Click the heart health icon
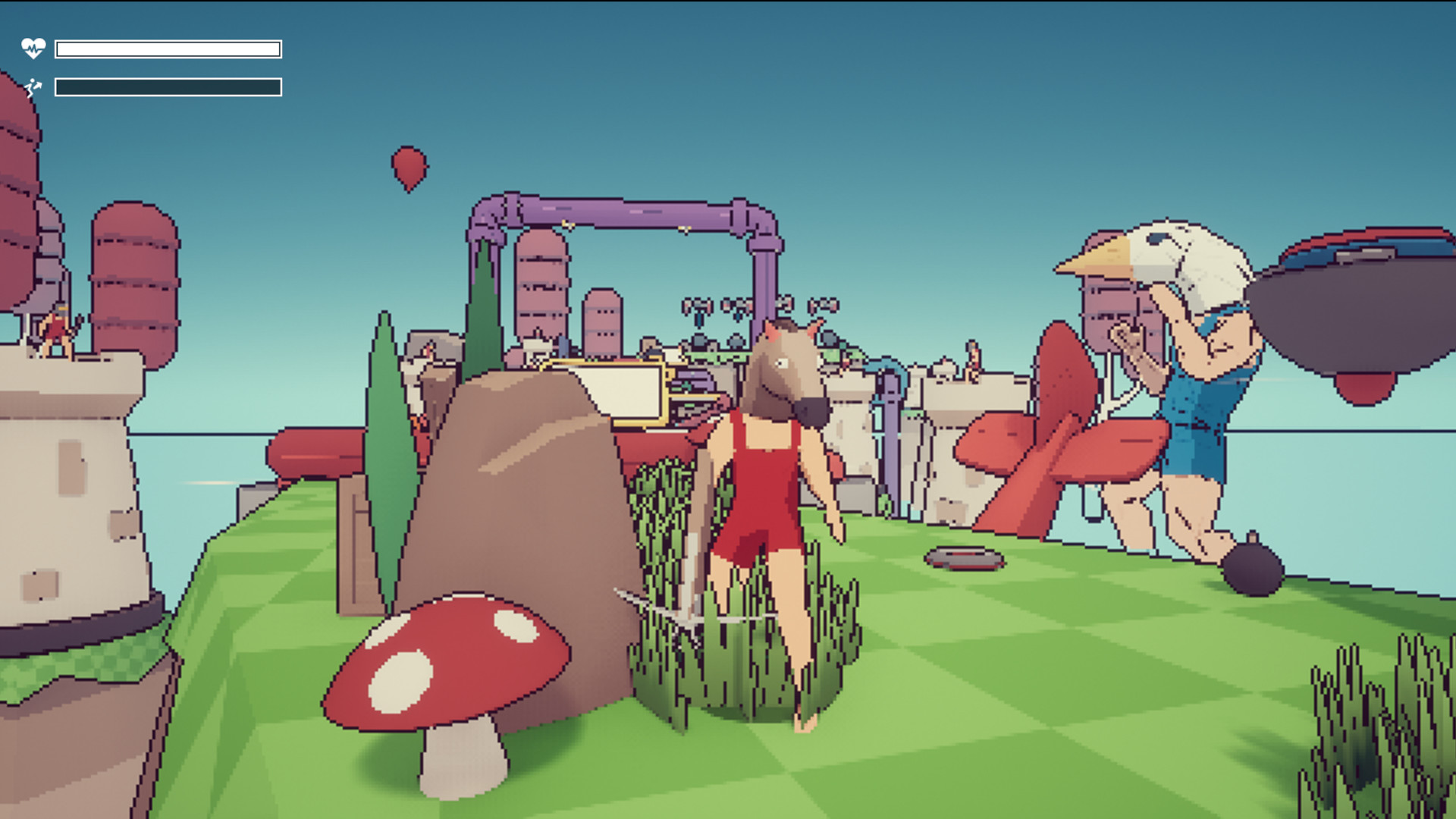Viewport: 1456px width, 819px height. 33,49
